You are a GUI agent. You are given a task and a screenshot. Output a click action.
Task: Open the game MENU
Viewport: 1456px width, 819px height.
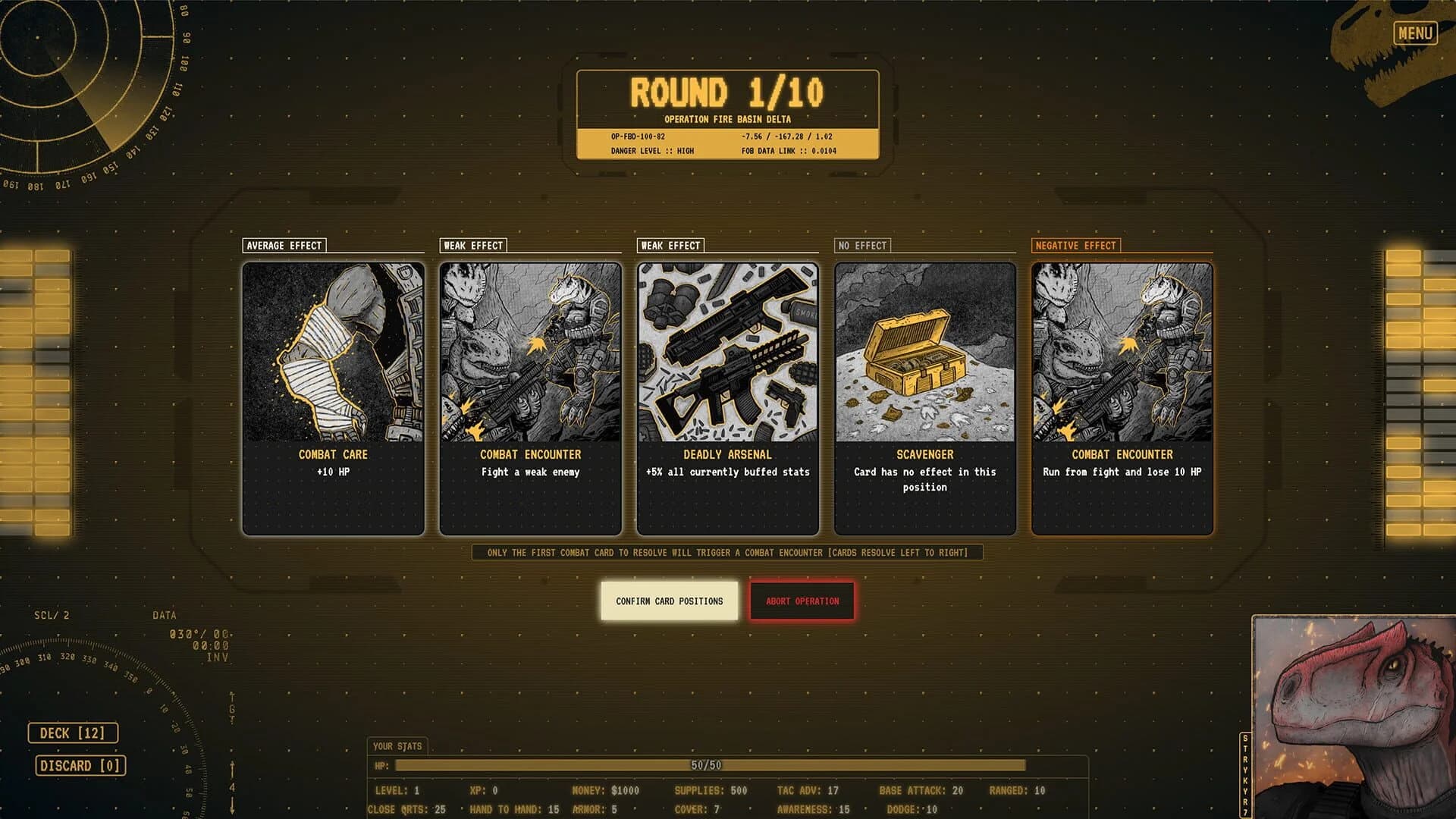tap(1415, 32)
